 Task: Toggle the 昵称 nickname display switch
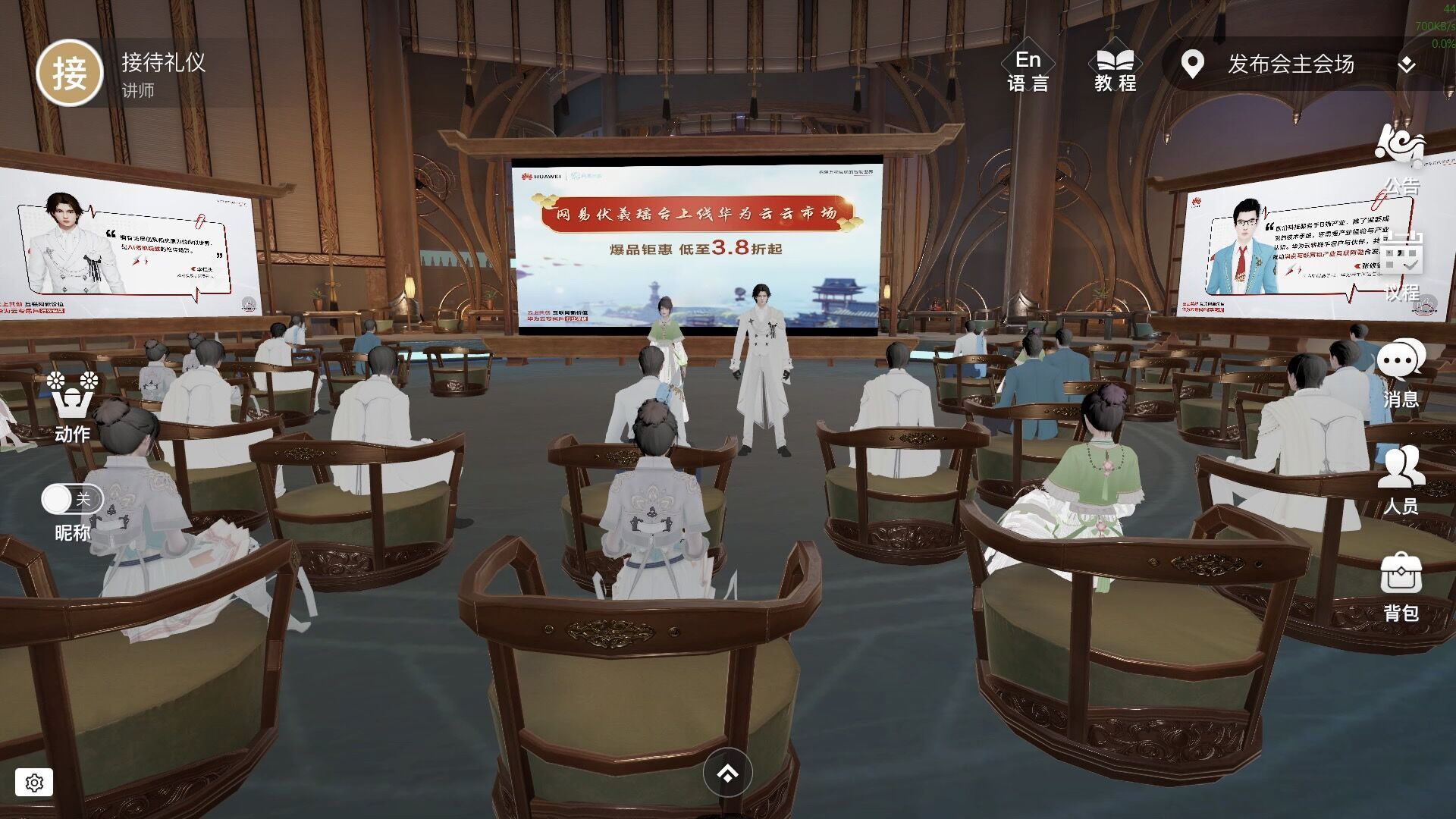click(71, 499)
